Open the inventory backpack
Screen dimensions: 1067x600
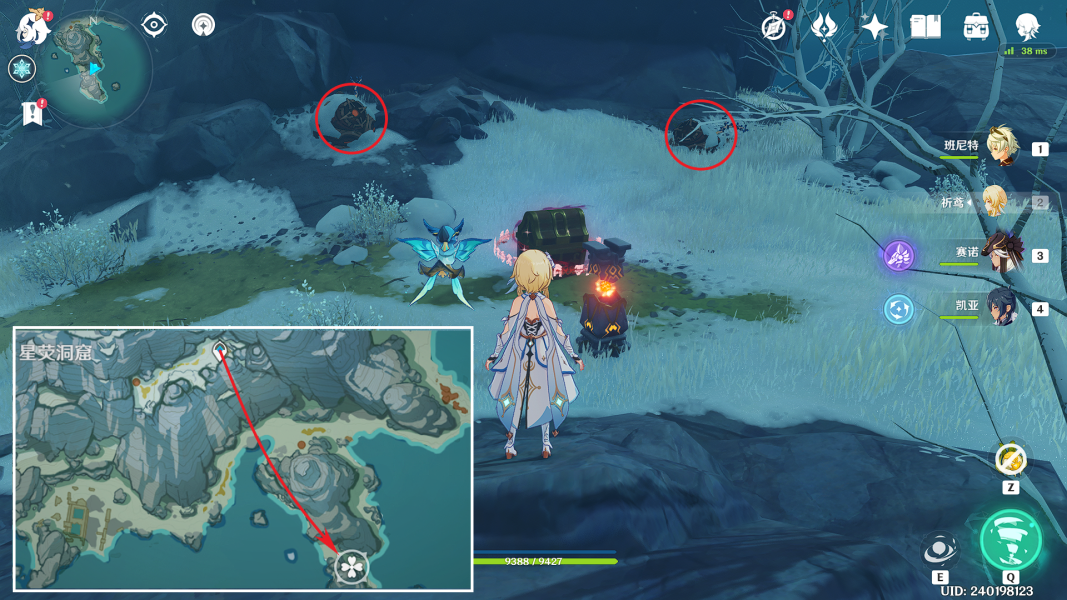(976, 27)
